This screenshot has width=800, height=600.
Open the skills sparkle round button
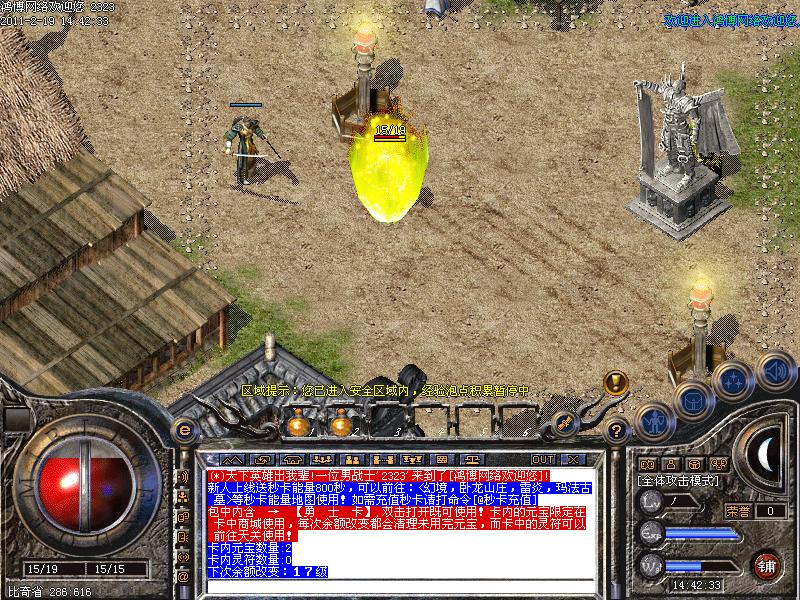coord(734,381)
